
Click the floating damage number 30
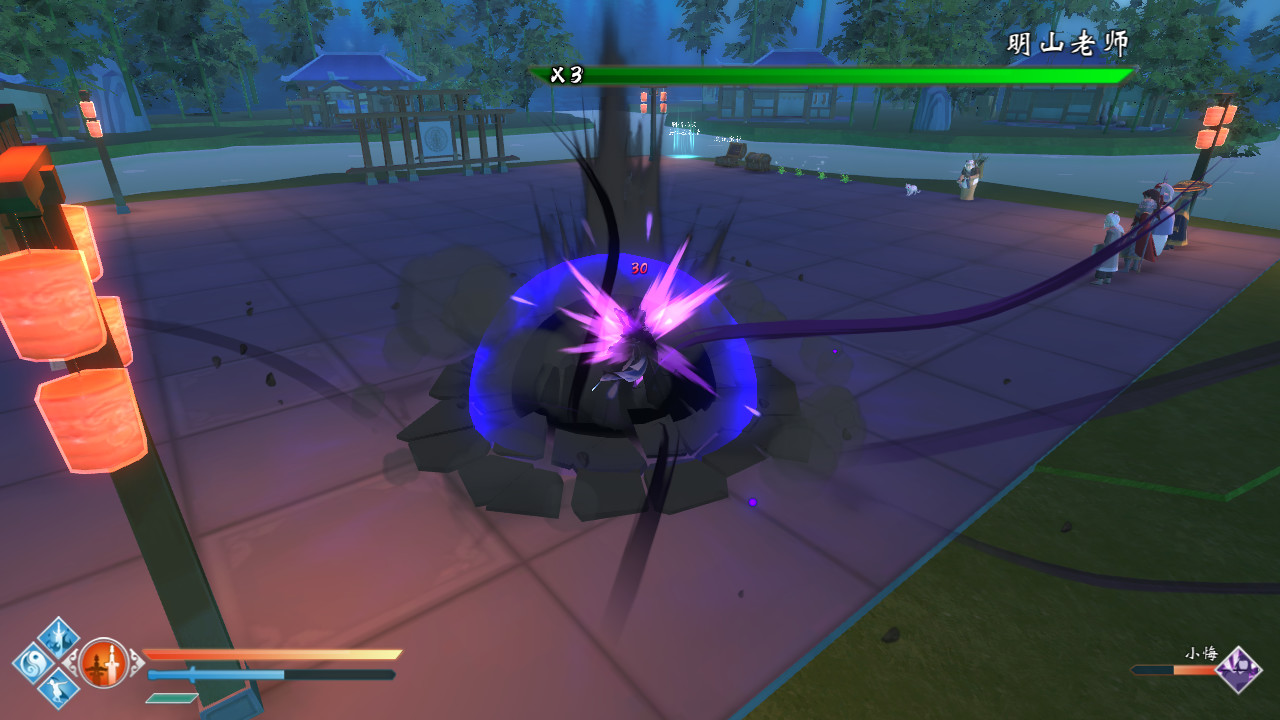click(x=638, y=267)
